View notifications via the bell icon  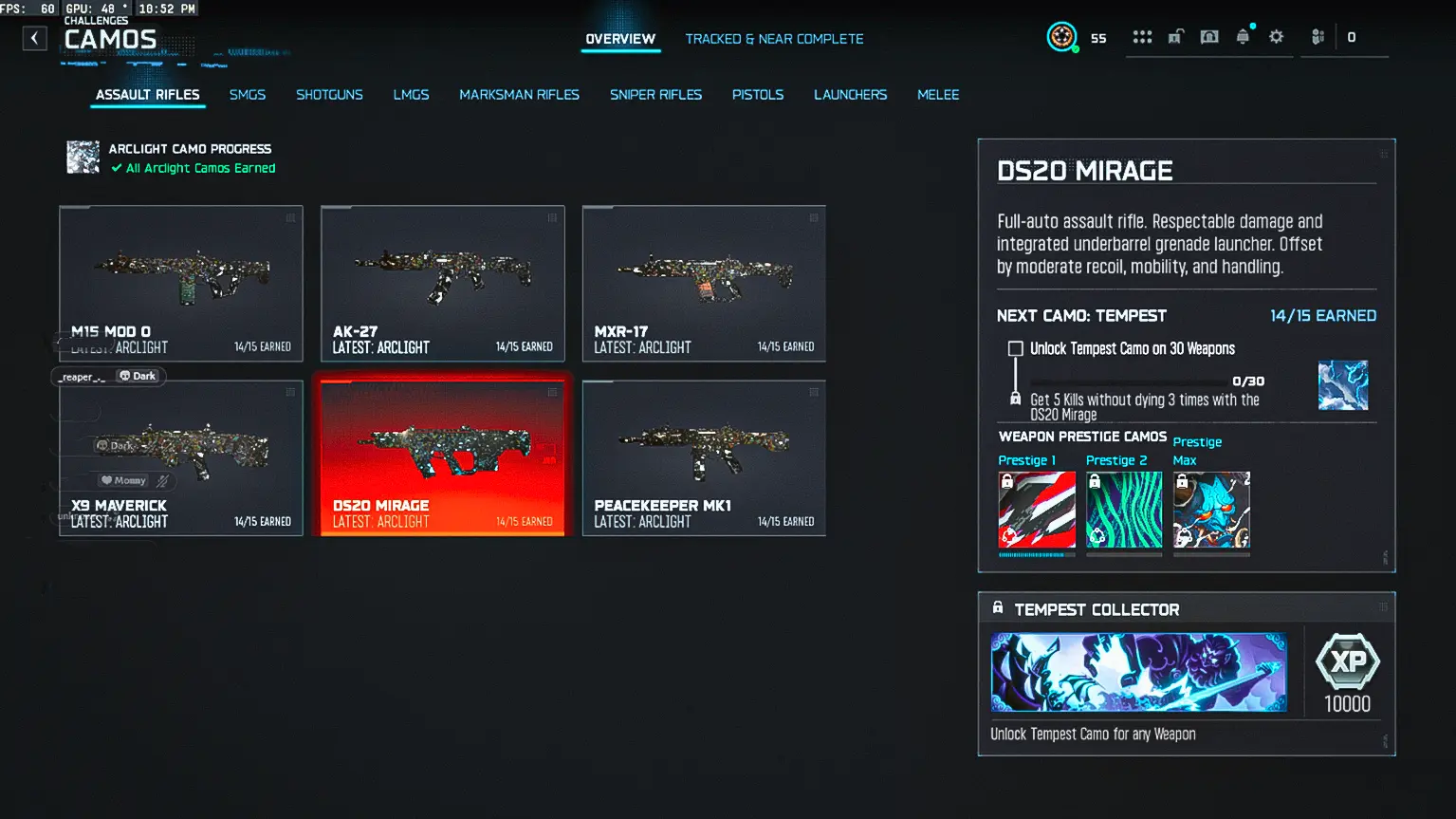1243,36
